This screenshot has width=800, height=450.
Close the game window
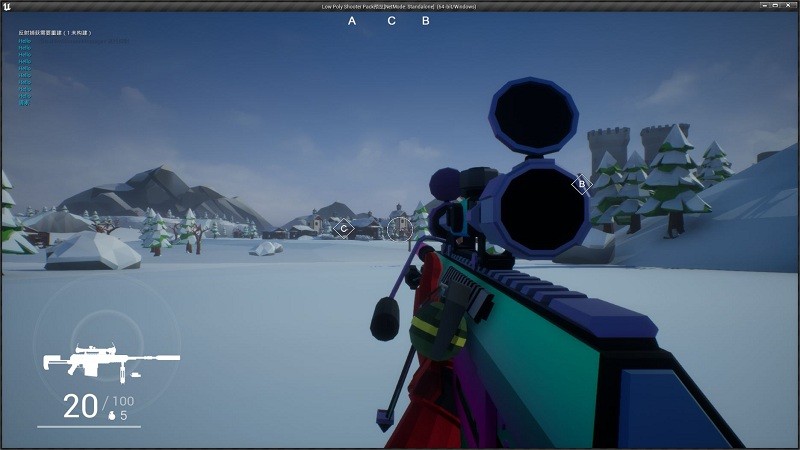tap(790, 6)
